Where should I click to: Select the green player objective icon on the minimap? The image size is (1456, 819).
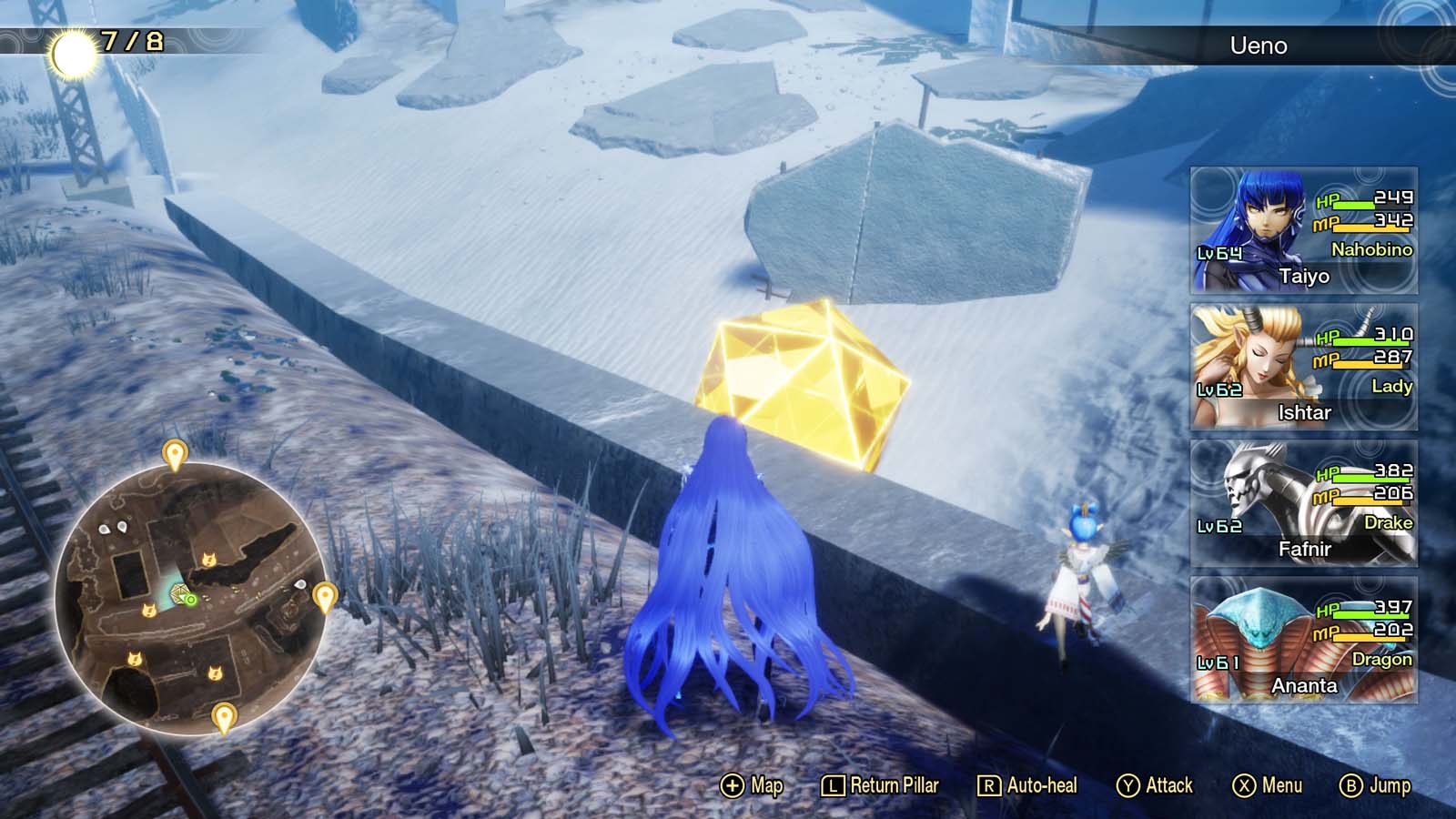191,597
